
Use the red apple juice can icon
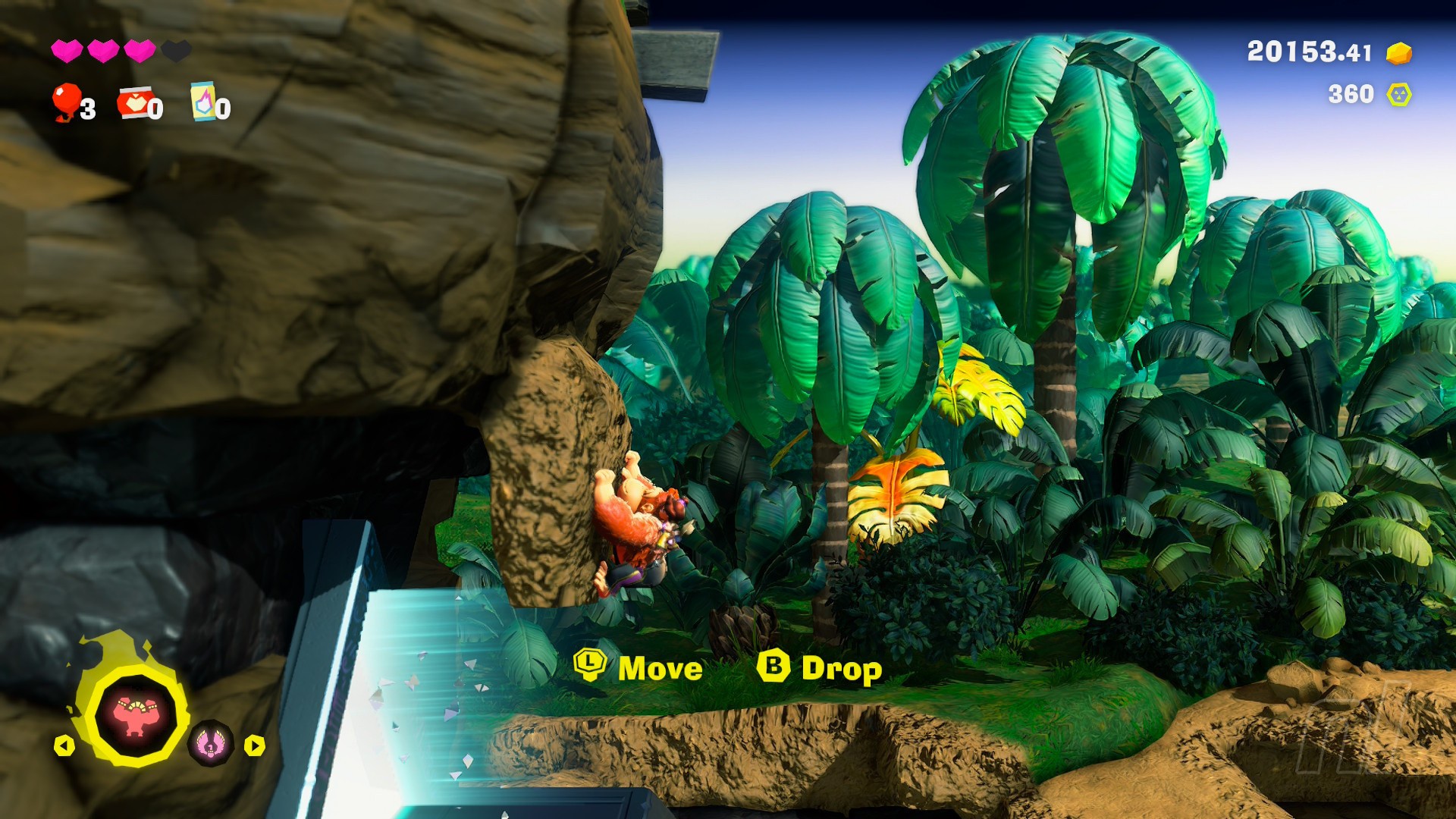pyautogui.click(x=134, y=103)
